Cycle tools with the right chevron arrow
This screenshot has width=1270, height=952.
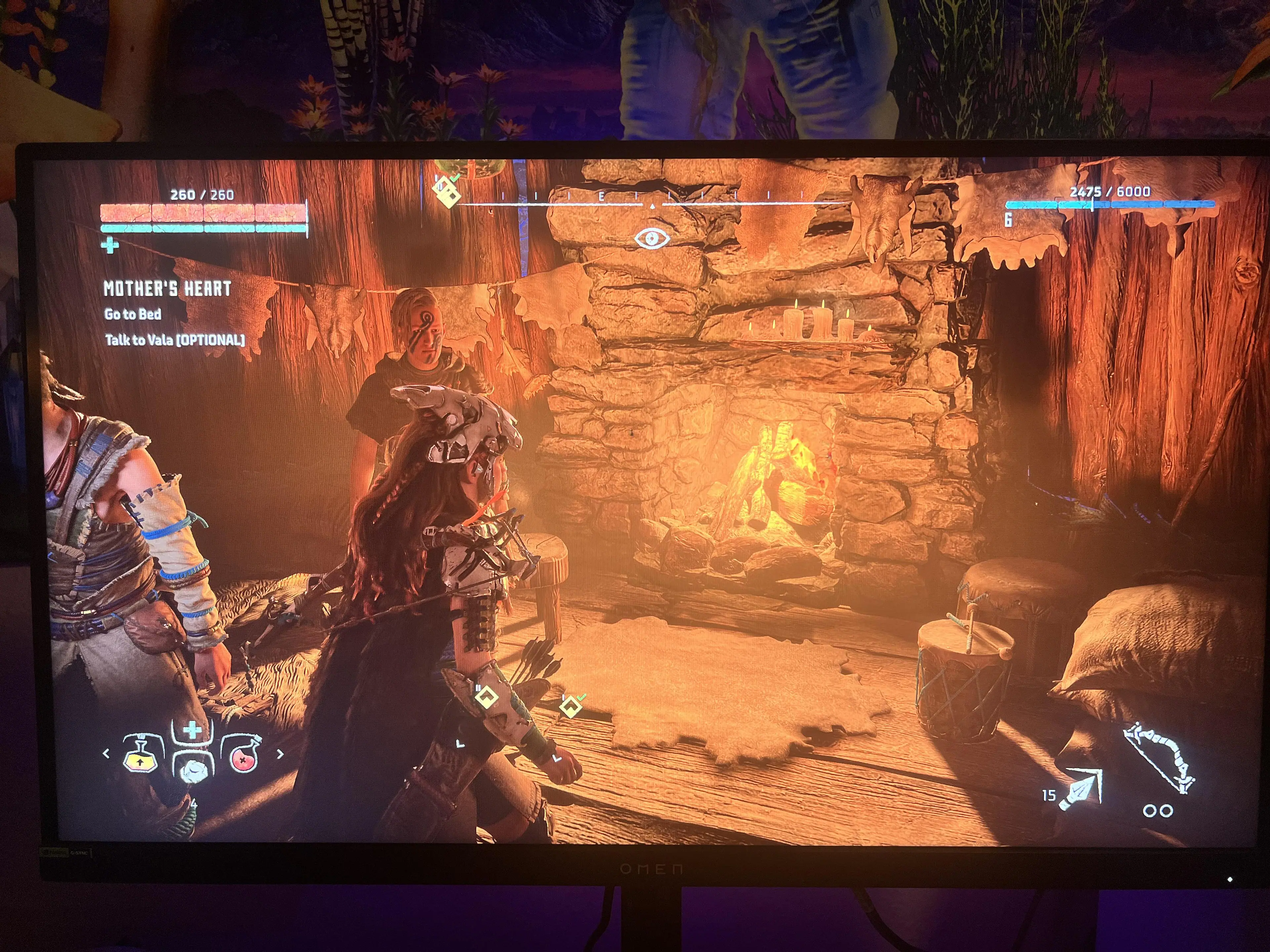(x=280, y=754)
